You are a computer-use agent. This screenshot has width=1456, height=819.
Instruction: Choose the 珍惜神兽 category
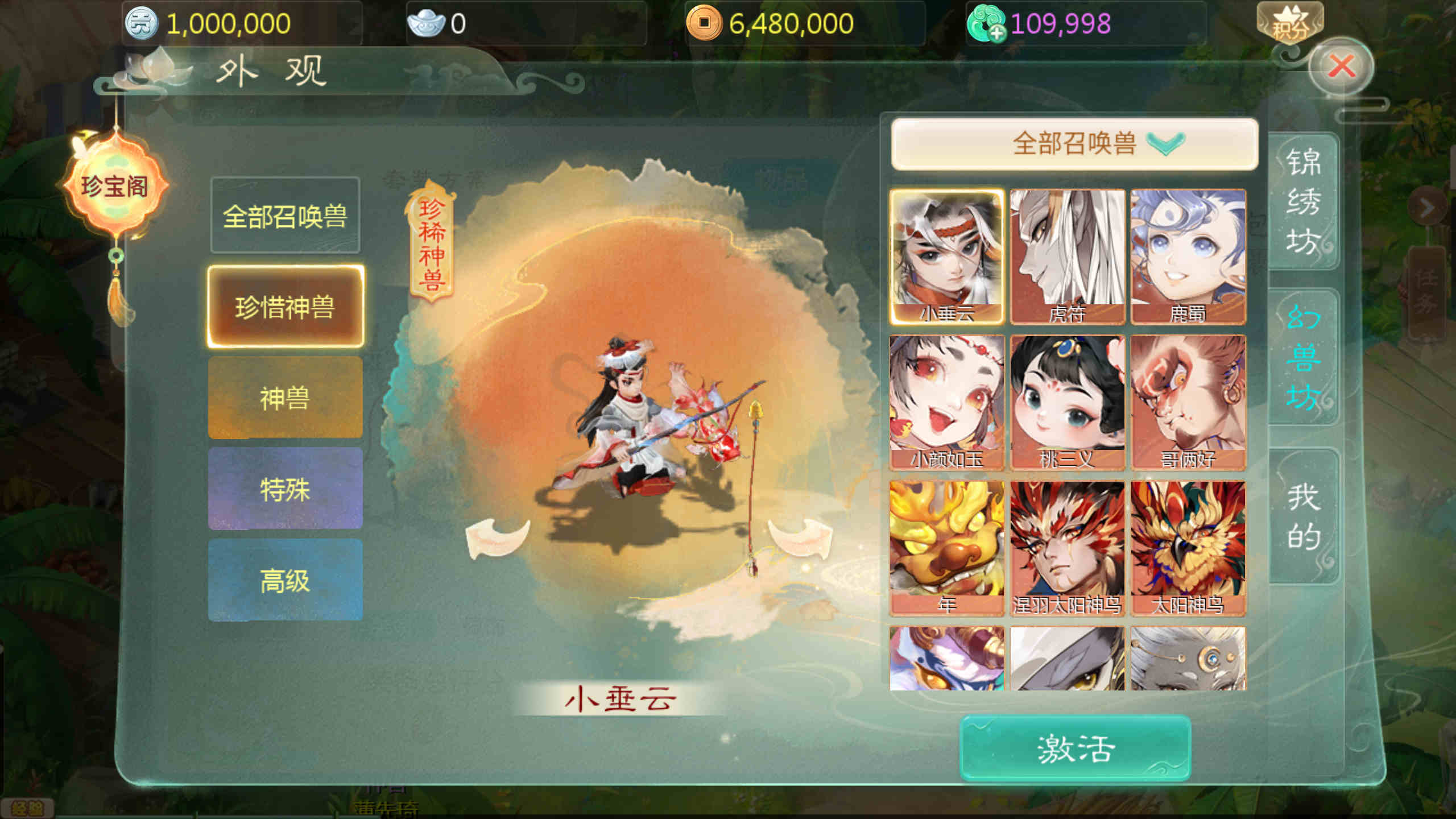pos(285,307)
